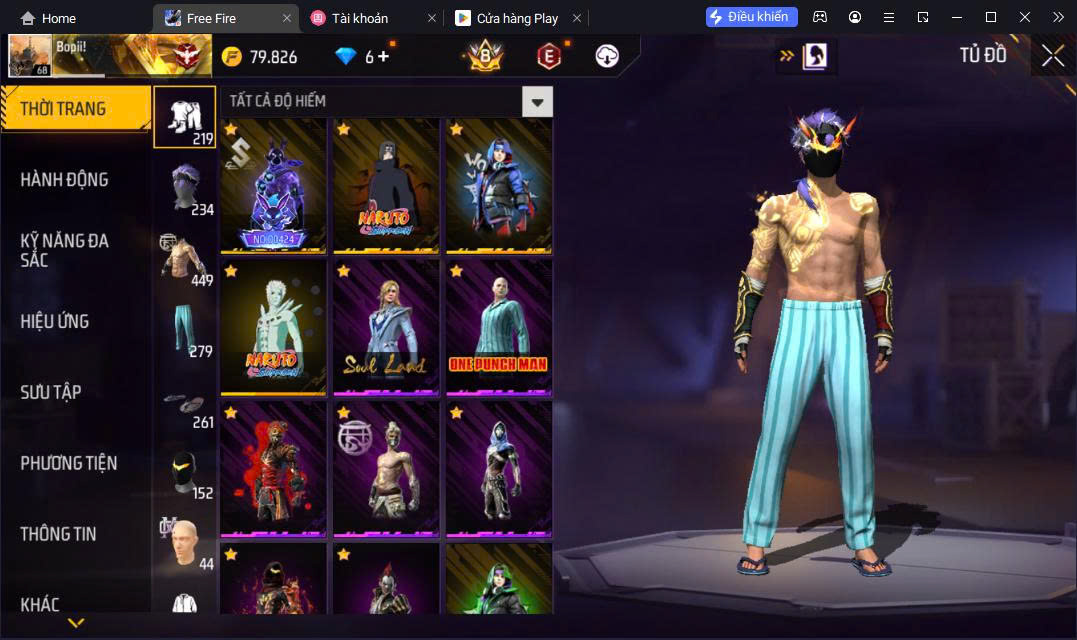This screenshot has width=1077, height=640.
Task: Click the Điều khiển controls button
Action: 751,17
